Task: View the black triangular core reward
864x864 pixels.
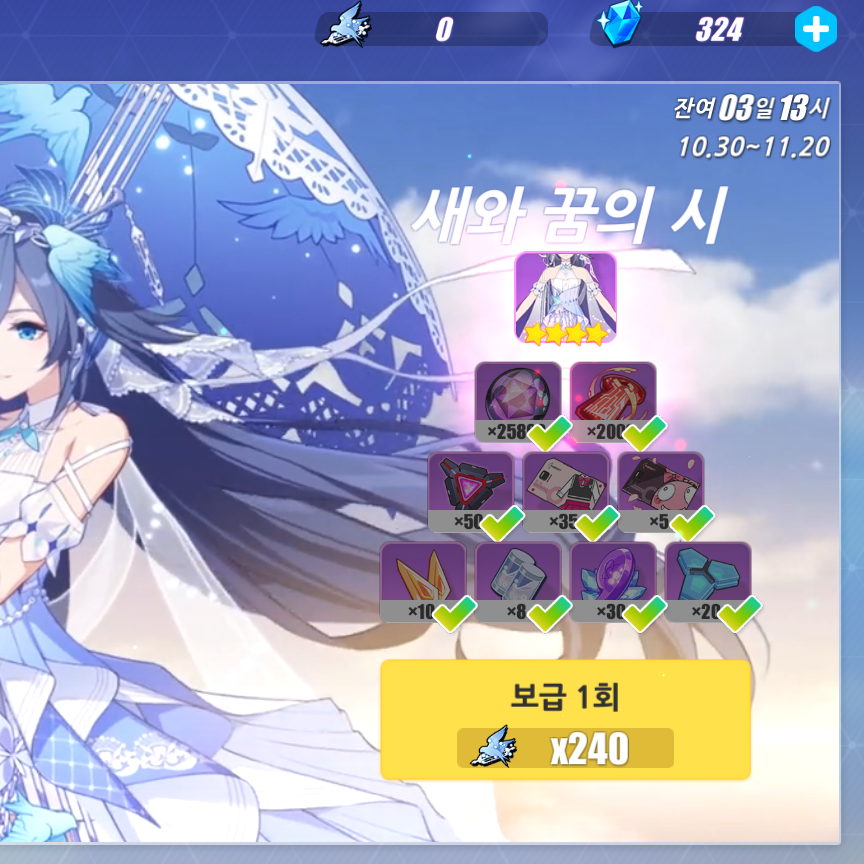Action: click(470, 490)
